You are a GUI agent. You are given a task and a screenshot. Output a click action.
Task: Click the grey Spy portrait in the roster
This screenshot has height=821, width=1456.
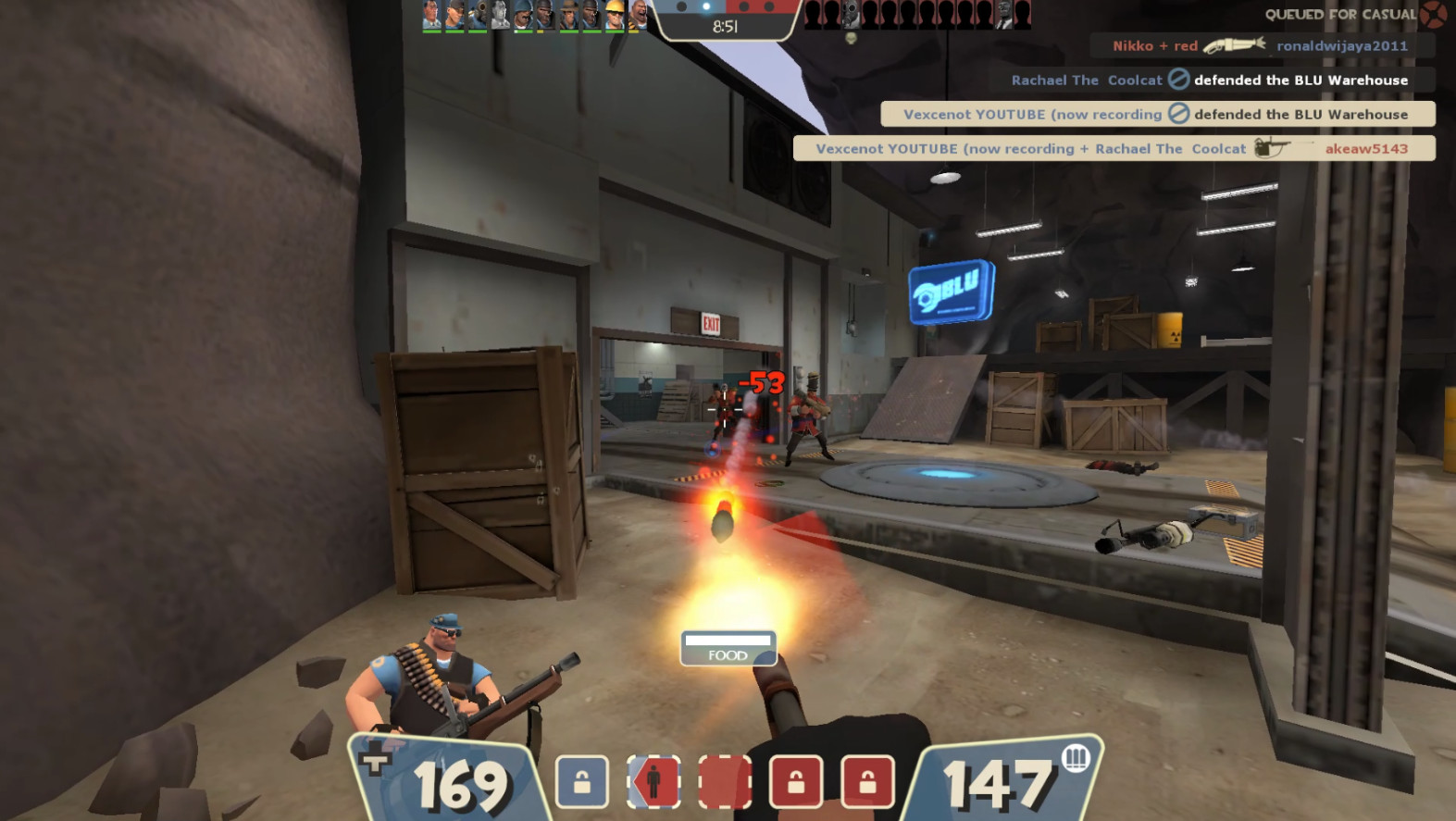pyautogui.click(x=502, y=17)
